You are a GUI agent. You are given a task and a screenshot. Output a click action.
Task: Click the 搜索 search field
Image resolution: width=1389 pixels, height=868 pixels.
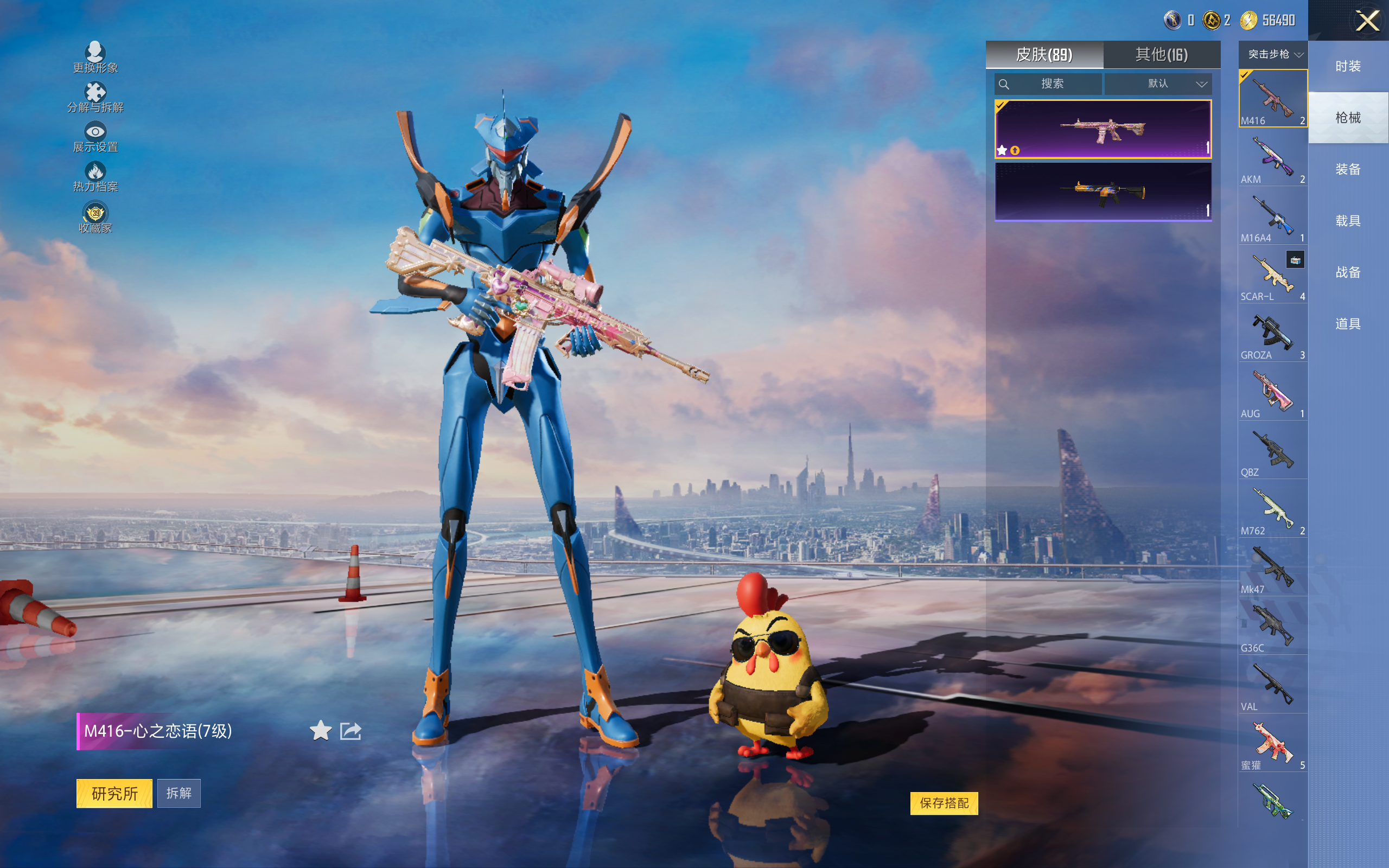pyautogui.click(x=1048, y=84)
